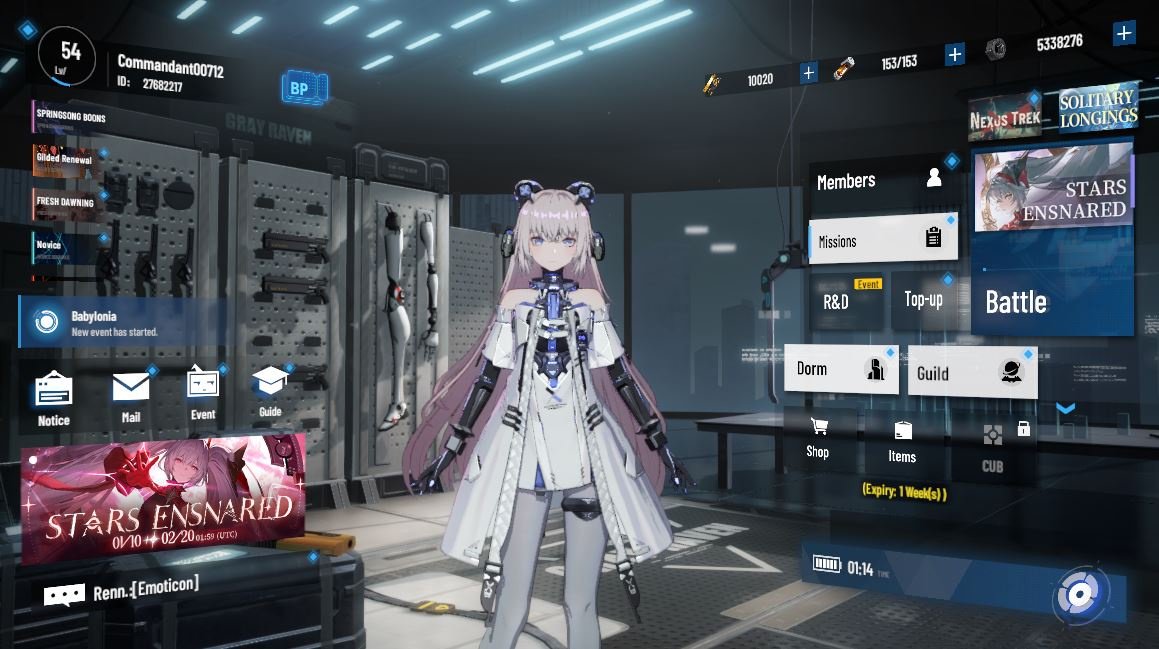Image resolution: width=1159 pixels, height=649 pixels.
Task: Click the Stars Ensnared 01/10–02/20 banner
Action: (165, 497)
